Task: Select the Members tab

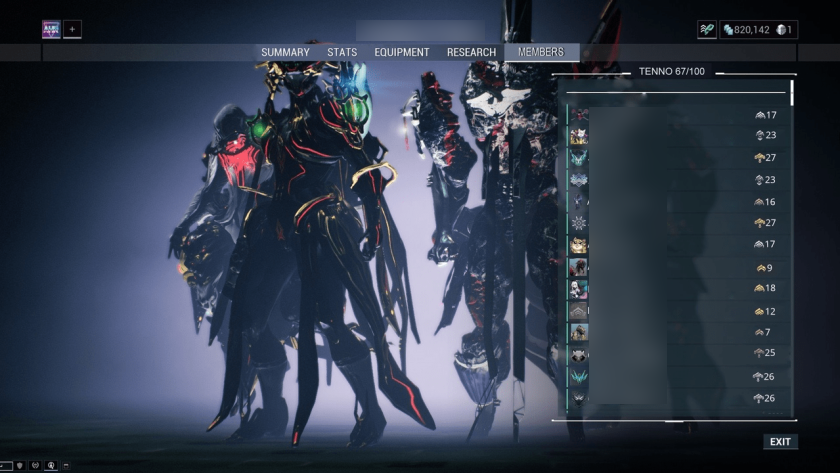Action: tap(541, 52)
